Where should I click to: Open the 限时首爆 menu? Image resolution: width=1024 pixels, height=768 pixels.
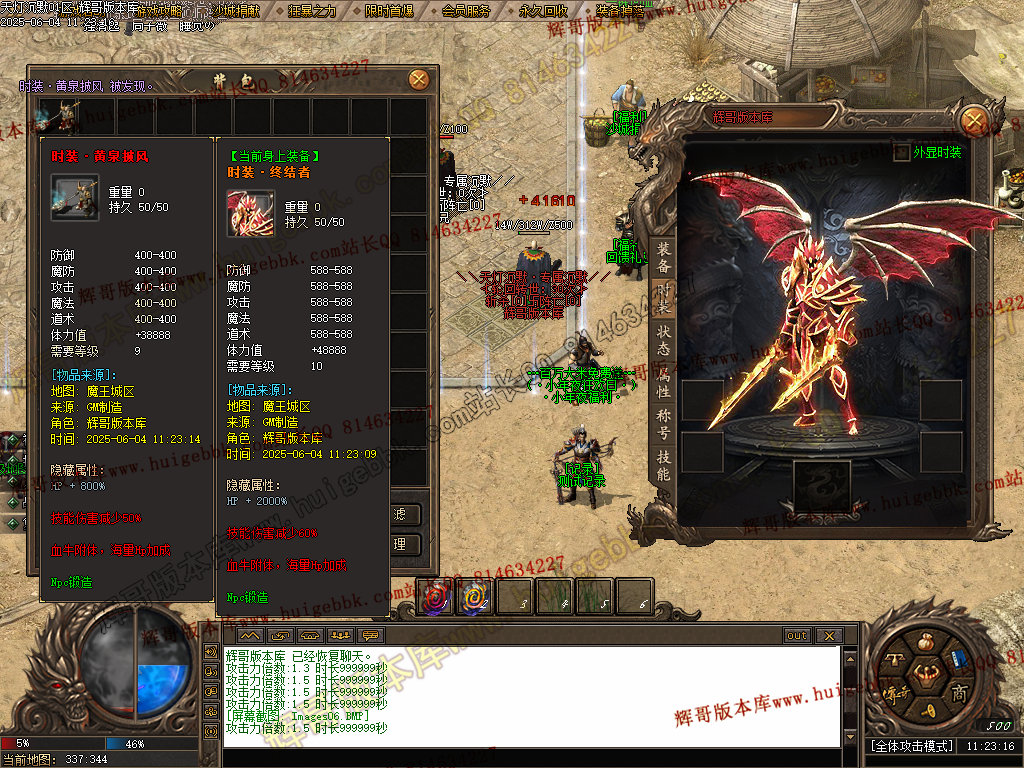pyautogui.click(x=388, y=11)
